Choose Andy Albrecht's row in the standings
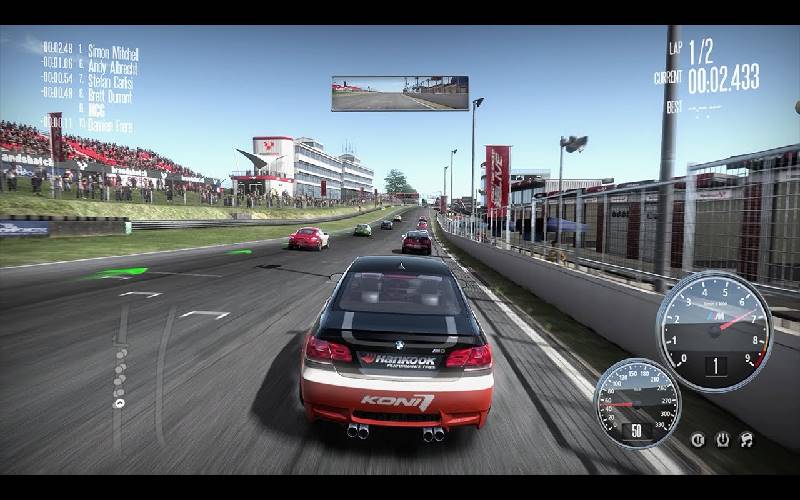The image size is (800, 500). click(x=111, y=67)
